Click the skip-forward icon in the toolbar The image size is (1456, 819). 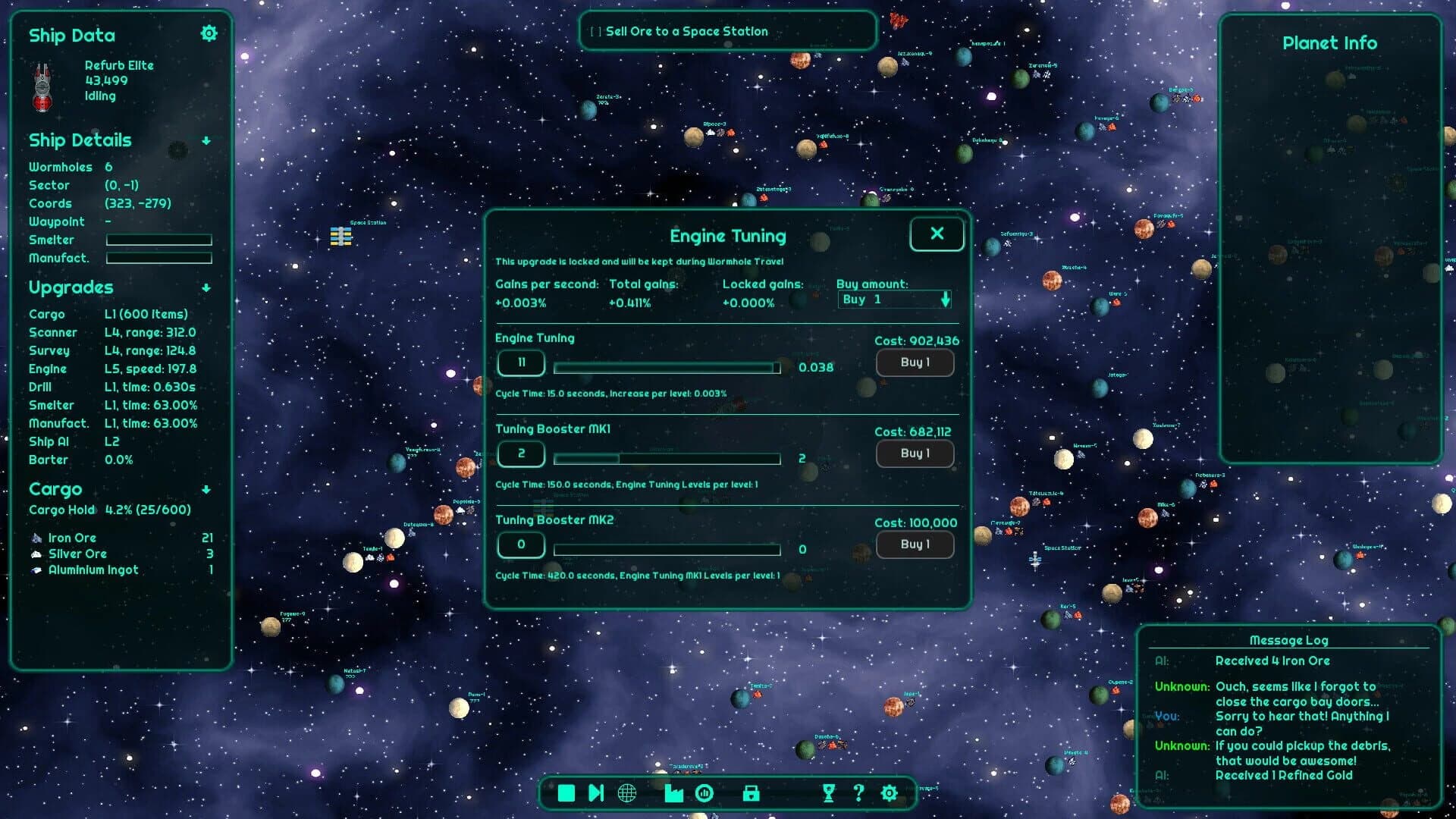[596, 793]
